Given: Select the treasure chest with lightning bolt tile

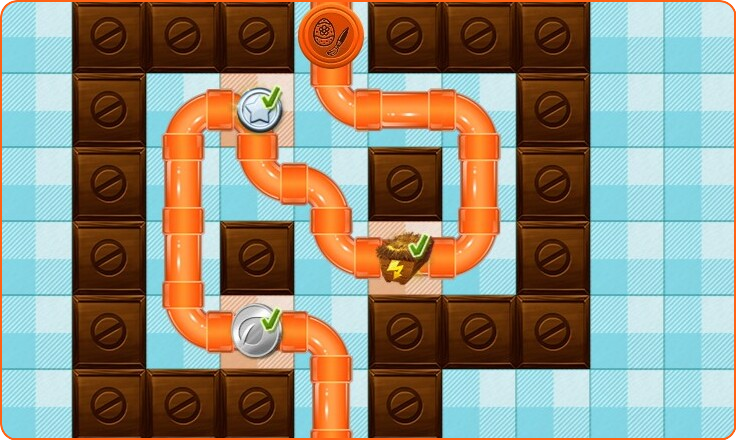Looking at the screenshot, I should 403,258.
